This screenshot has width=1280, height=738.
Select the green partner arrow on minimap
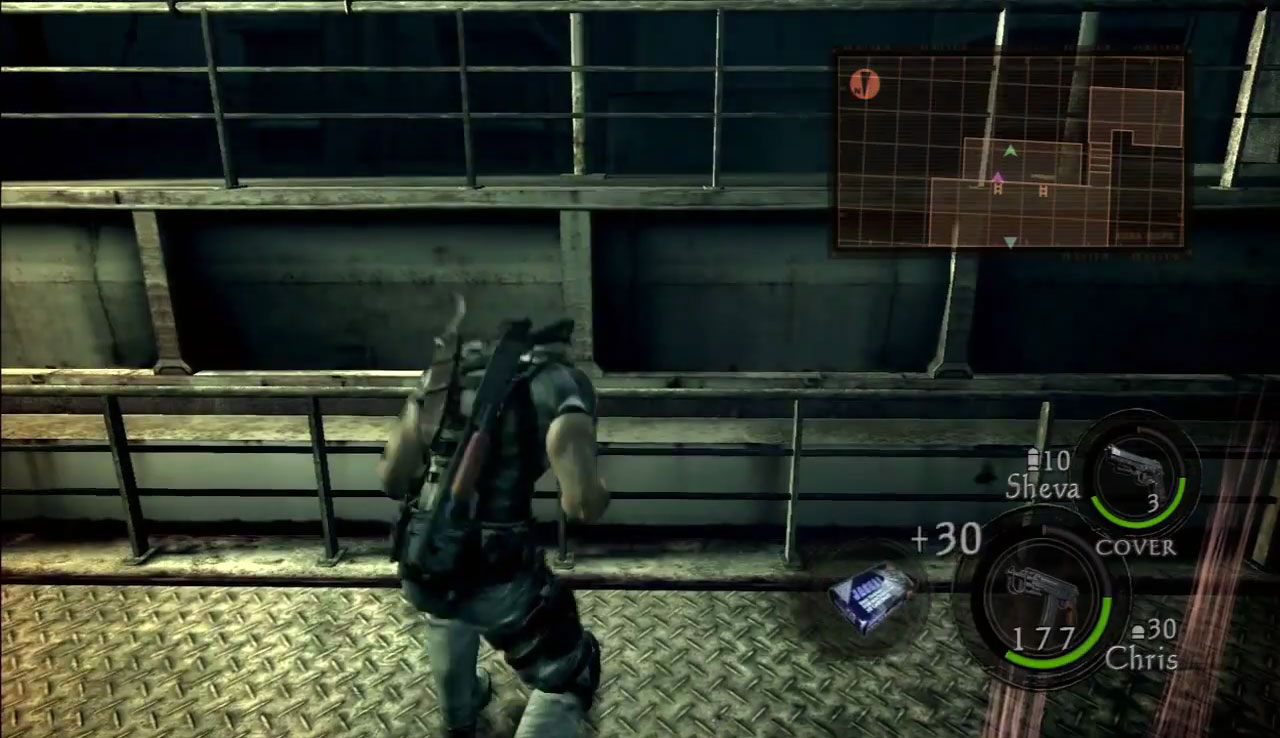pyautogui.click(x=1010, y=151)
